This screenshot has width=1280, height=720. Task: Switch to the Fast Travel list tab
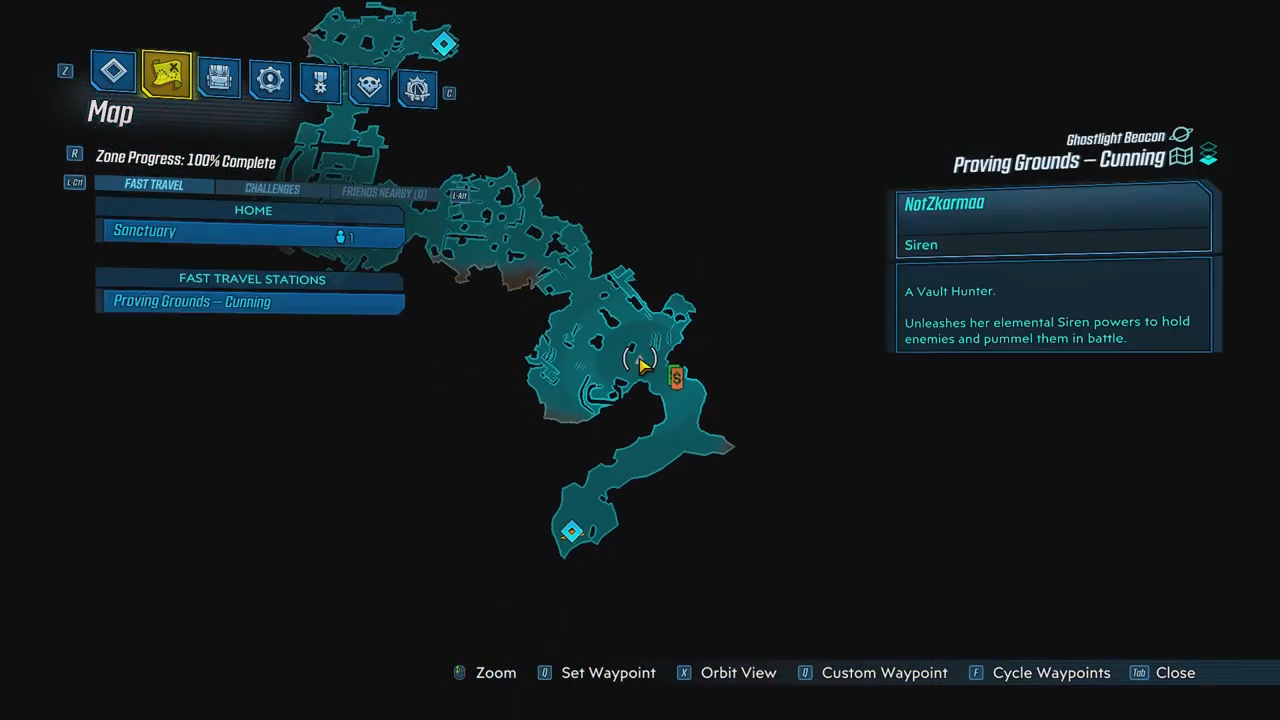[x=154, y=185]
